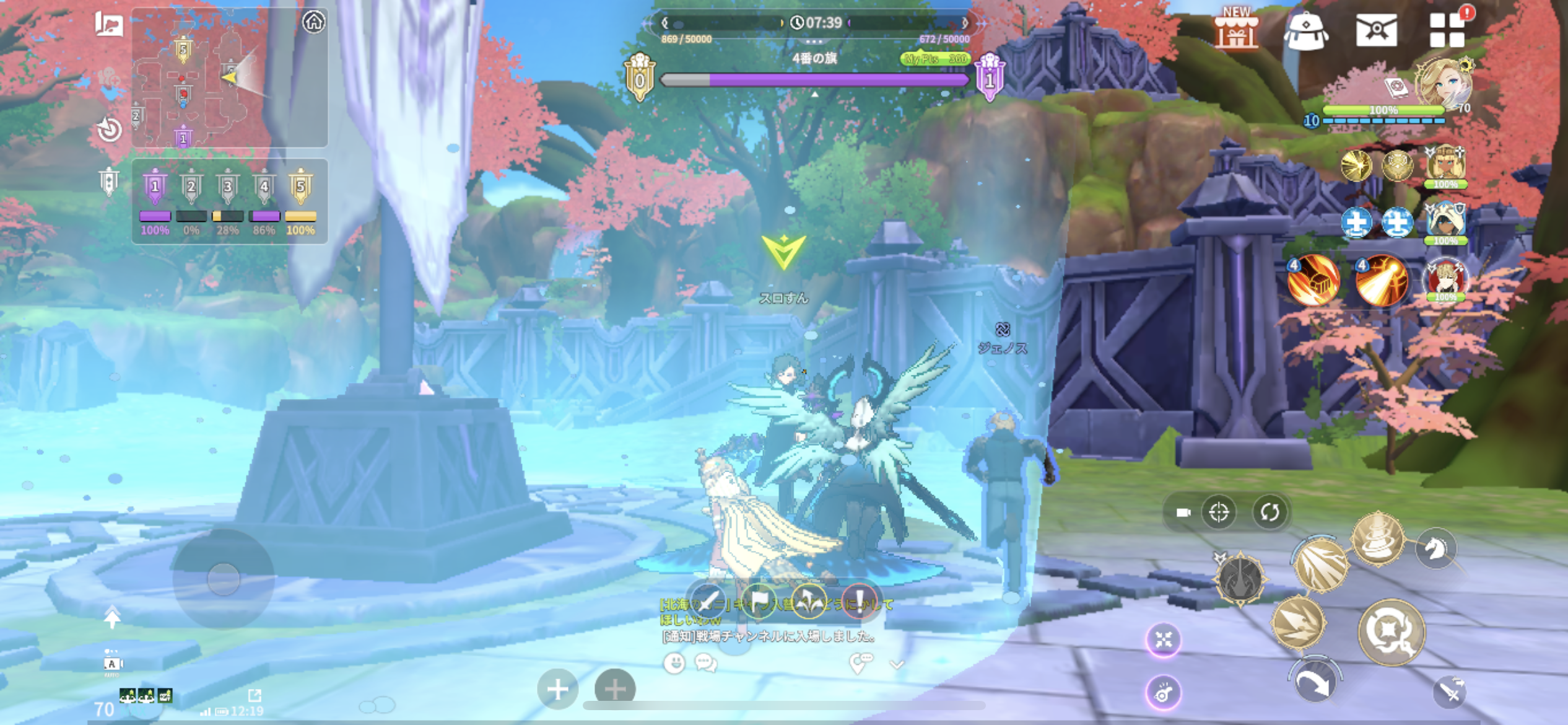The image size is (1568, 725).
Task: Select the gold flag 5 marker
Action: (x=300, y=187)
